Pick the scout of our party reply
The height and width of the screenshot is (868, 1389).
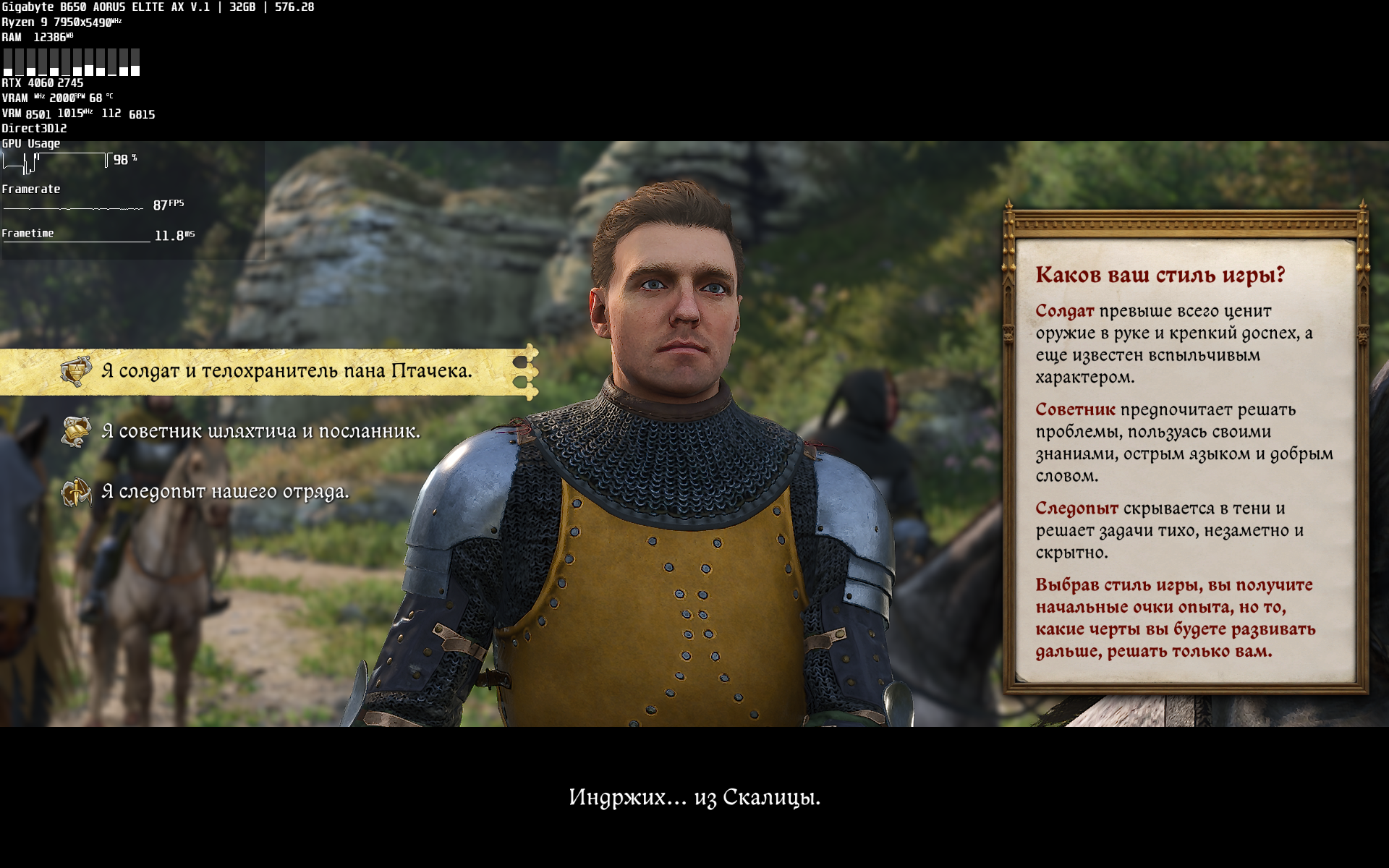(225, 493)
